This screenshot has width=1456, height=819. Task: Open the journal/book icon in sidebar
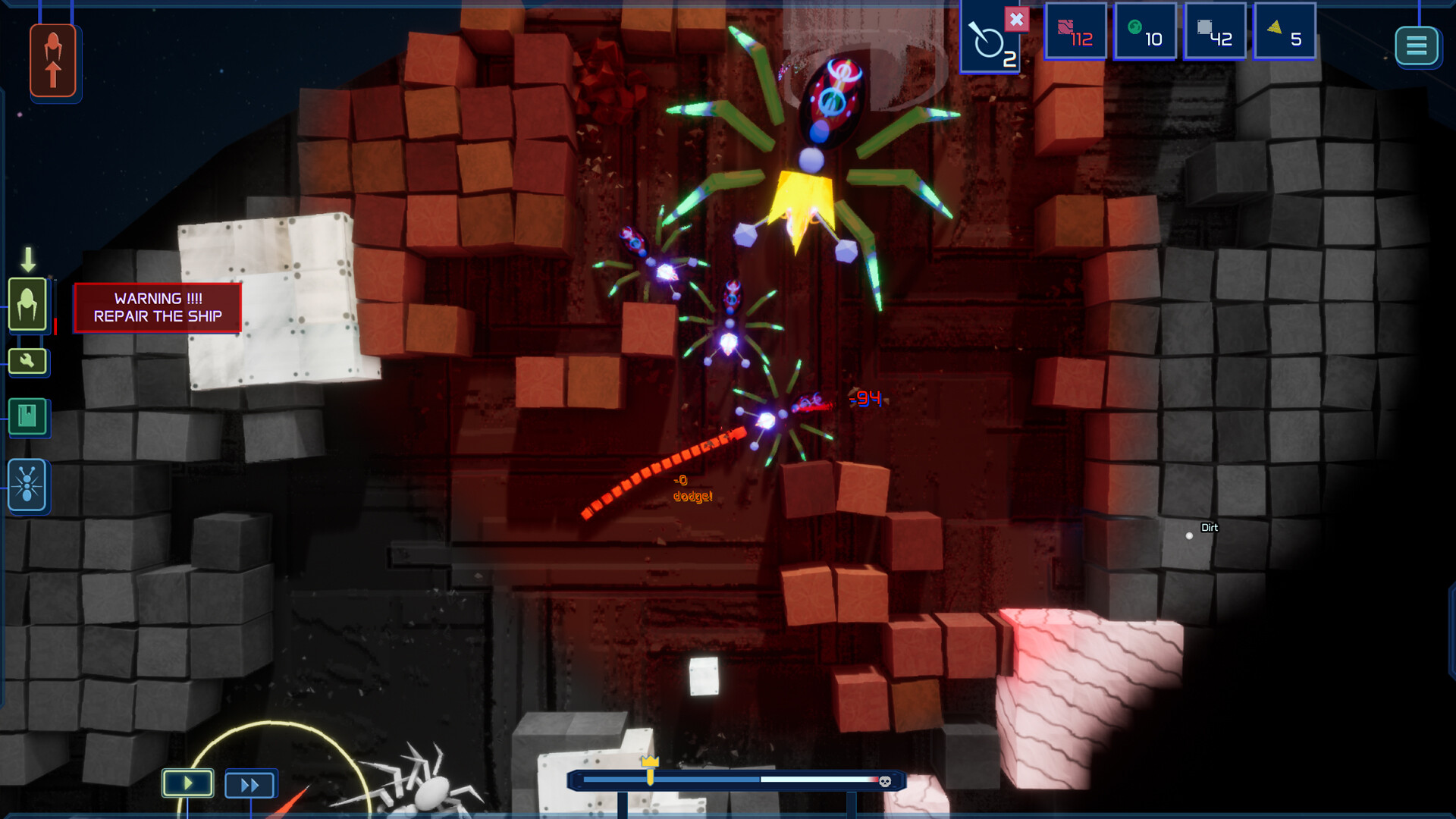pos(27,417)
